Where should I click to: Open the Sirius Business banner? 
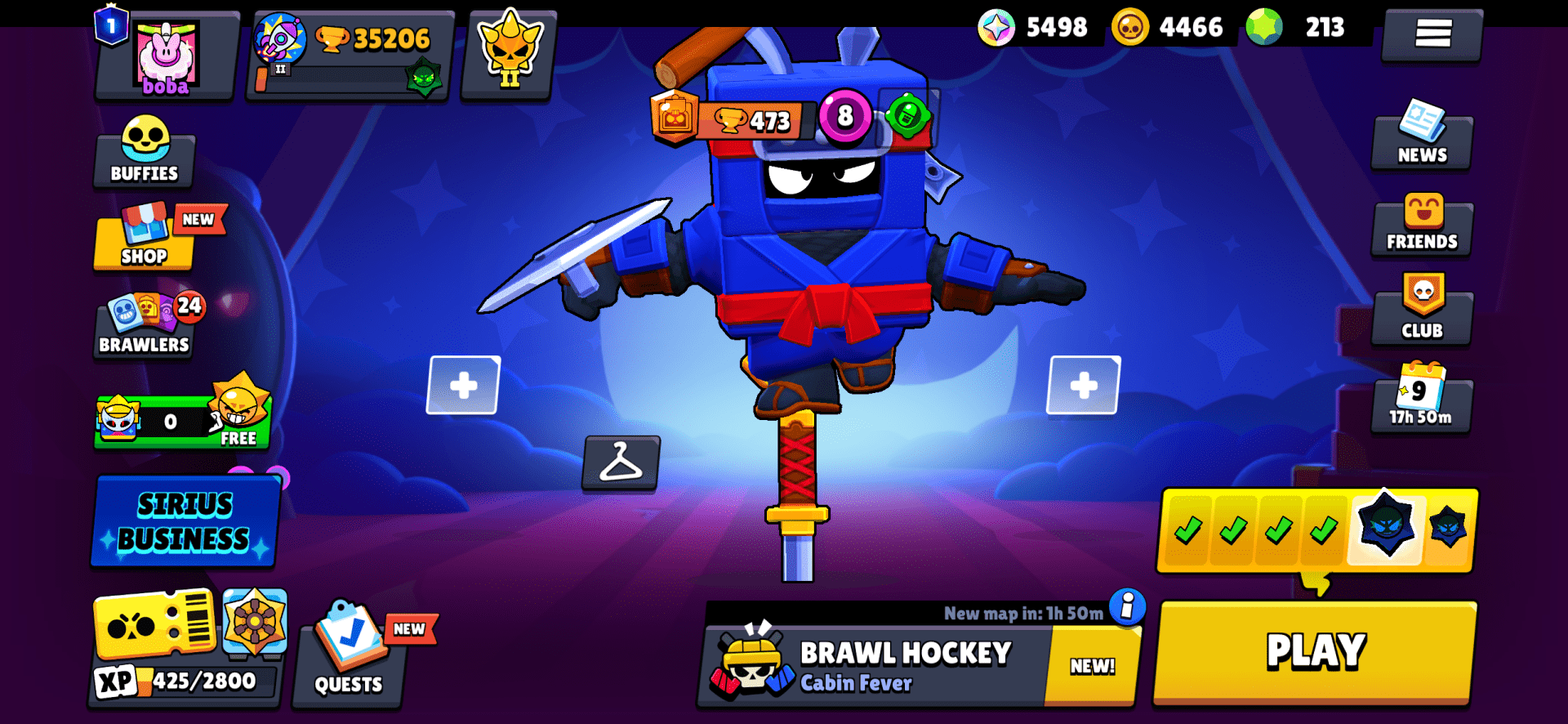tap(185, 521)
